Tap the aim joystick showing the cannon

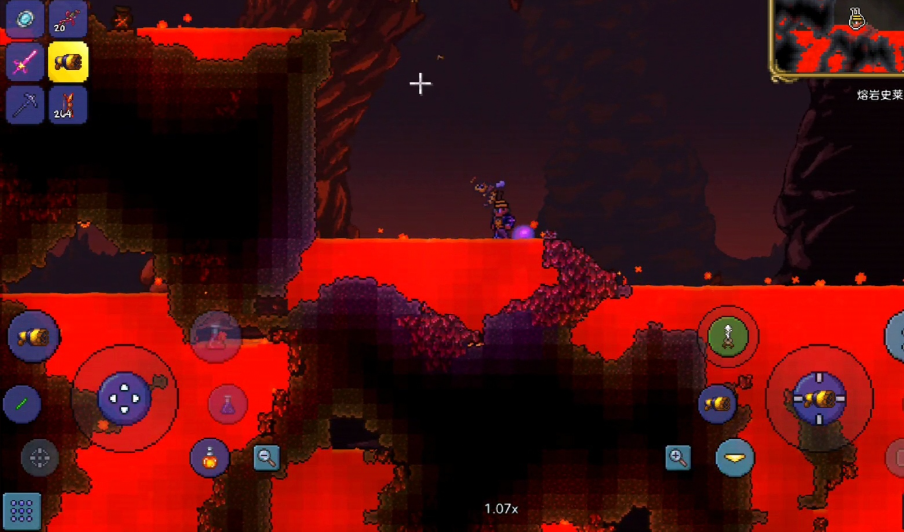(x=818, y=398)
